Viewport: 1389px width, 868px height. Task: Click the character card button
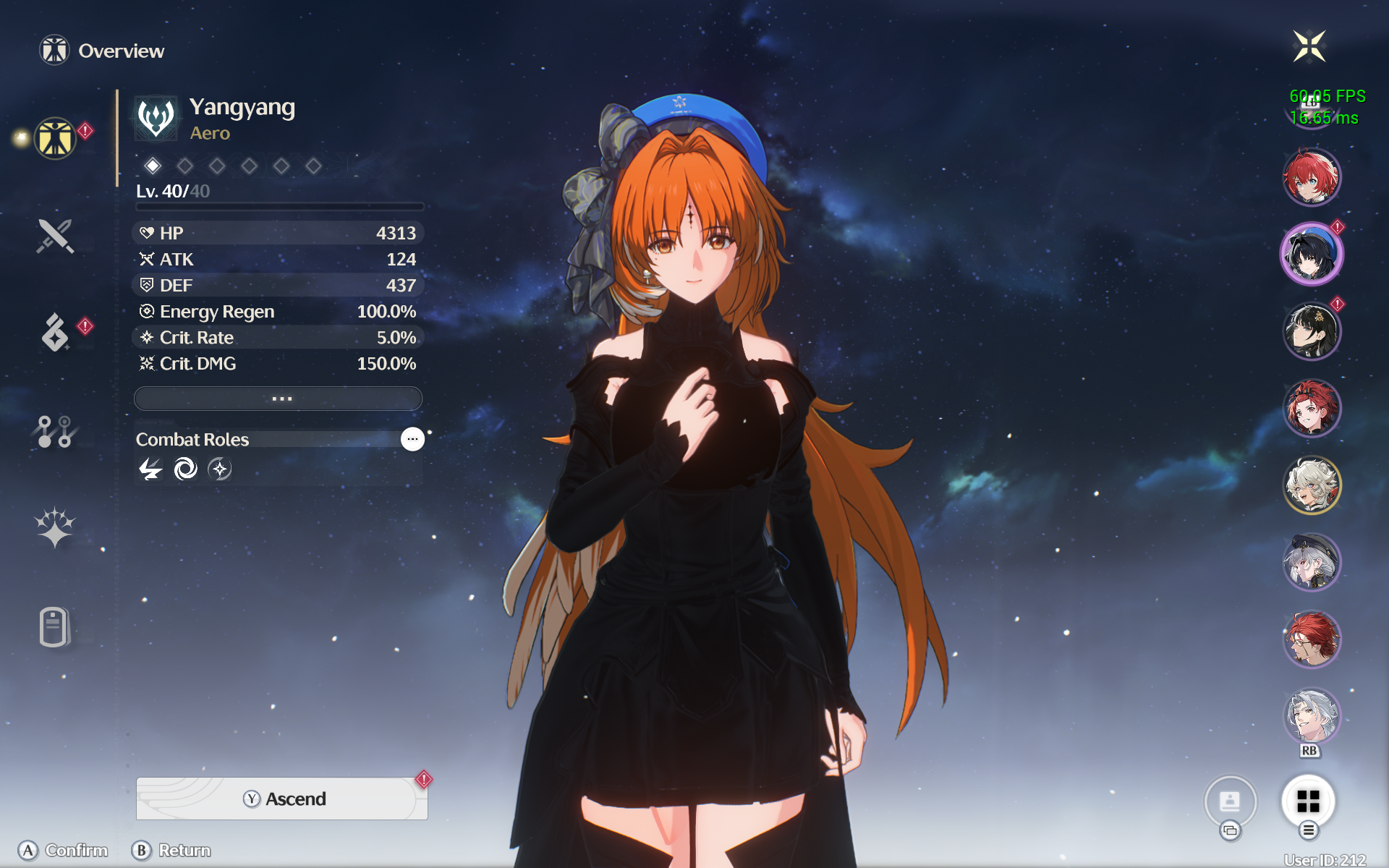(x=1230, y=801)
